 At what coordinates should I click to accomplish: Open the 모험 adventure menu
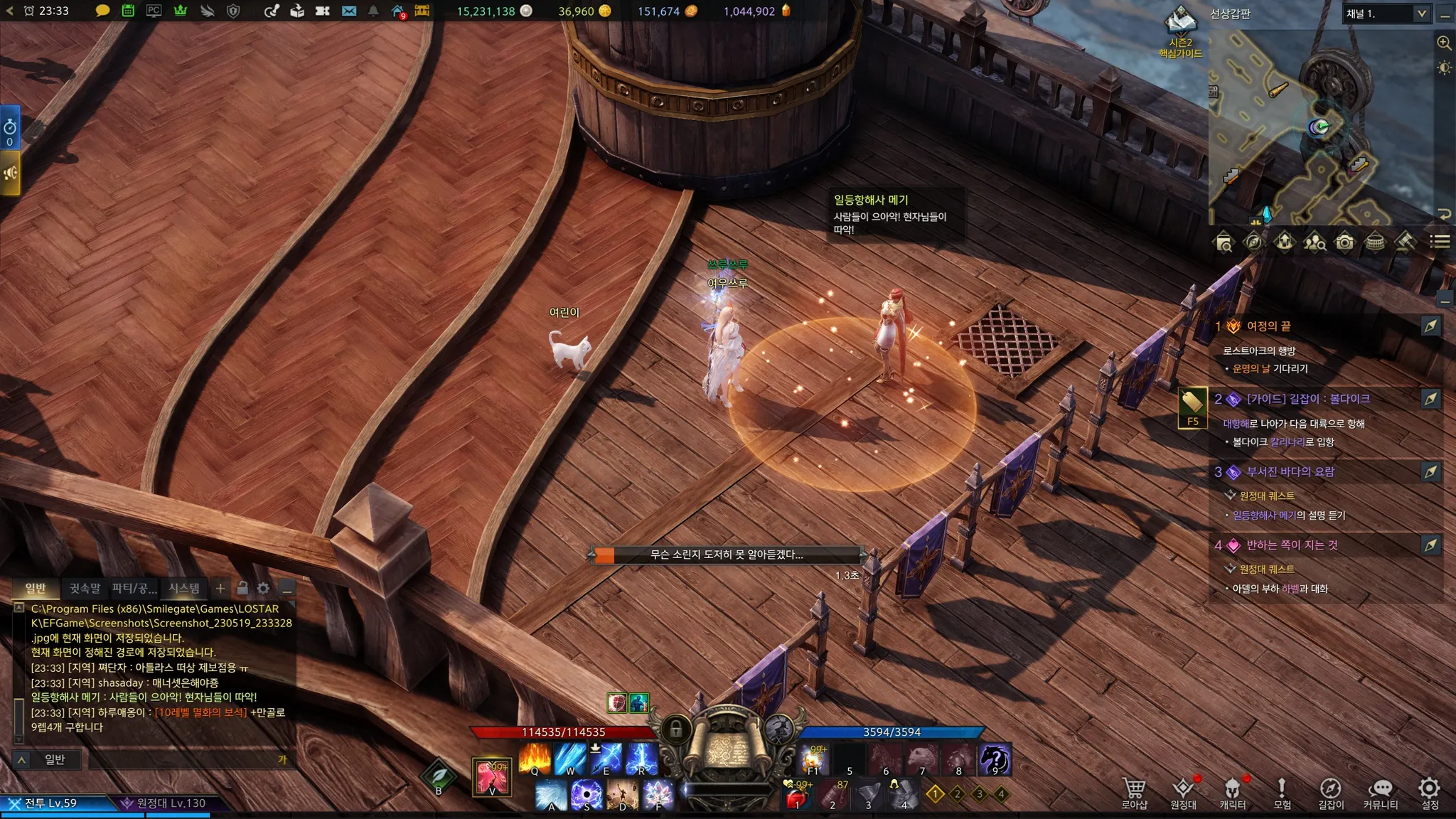point(1282,793)
